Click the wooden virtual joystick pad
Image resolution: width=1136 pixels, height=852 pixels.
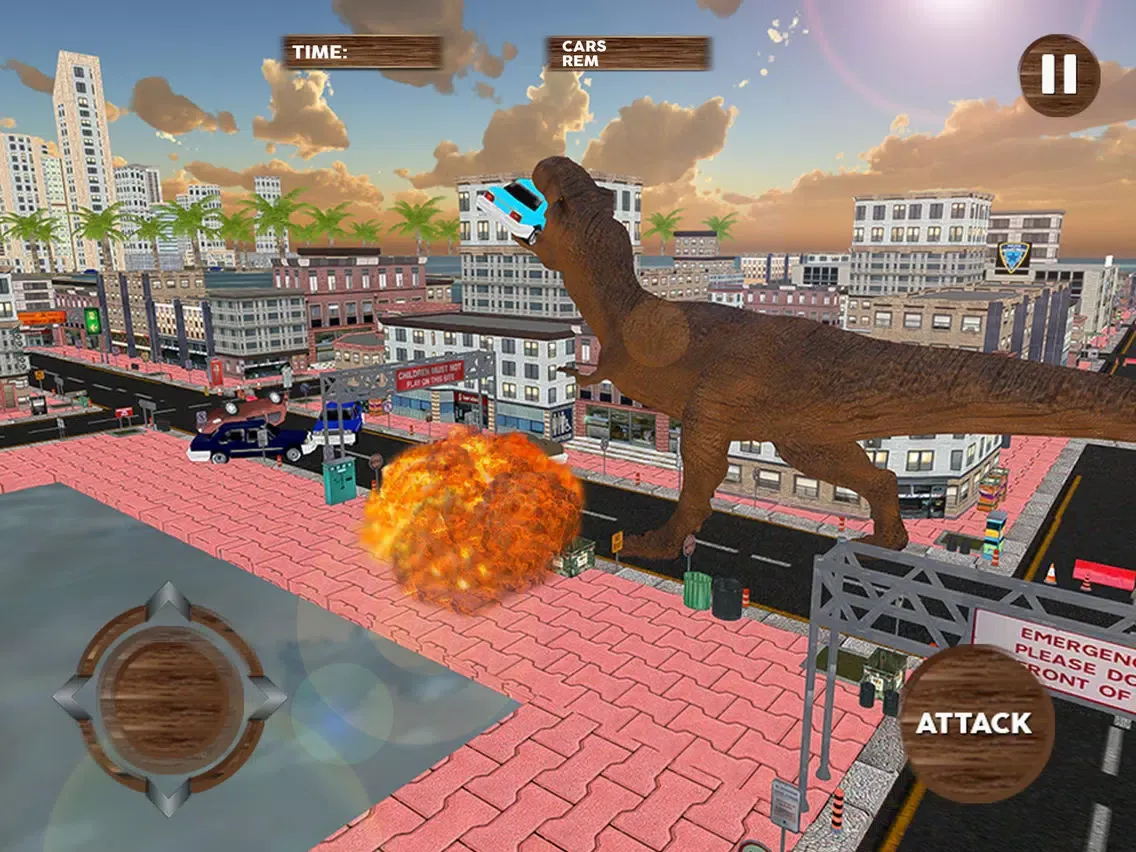point(171,697)
